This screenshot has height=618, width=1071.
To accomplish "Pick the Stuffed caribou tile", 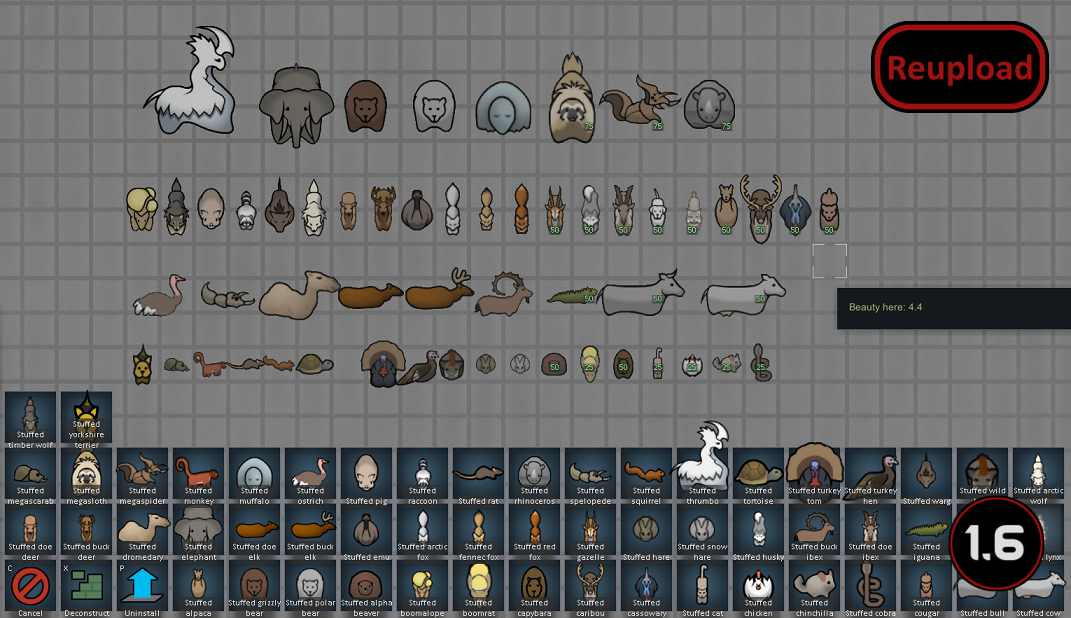I will point(590,587).
